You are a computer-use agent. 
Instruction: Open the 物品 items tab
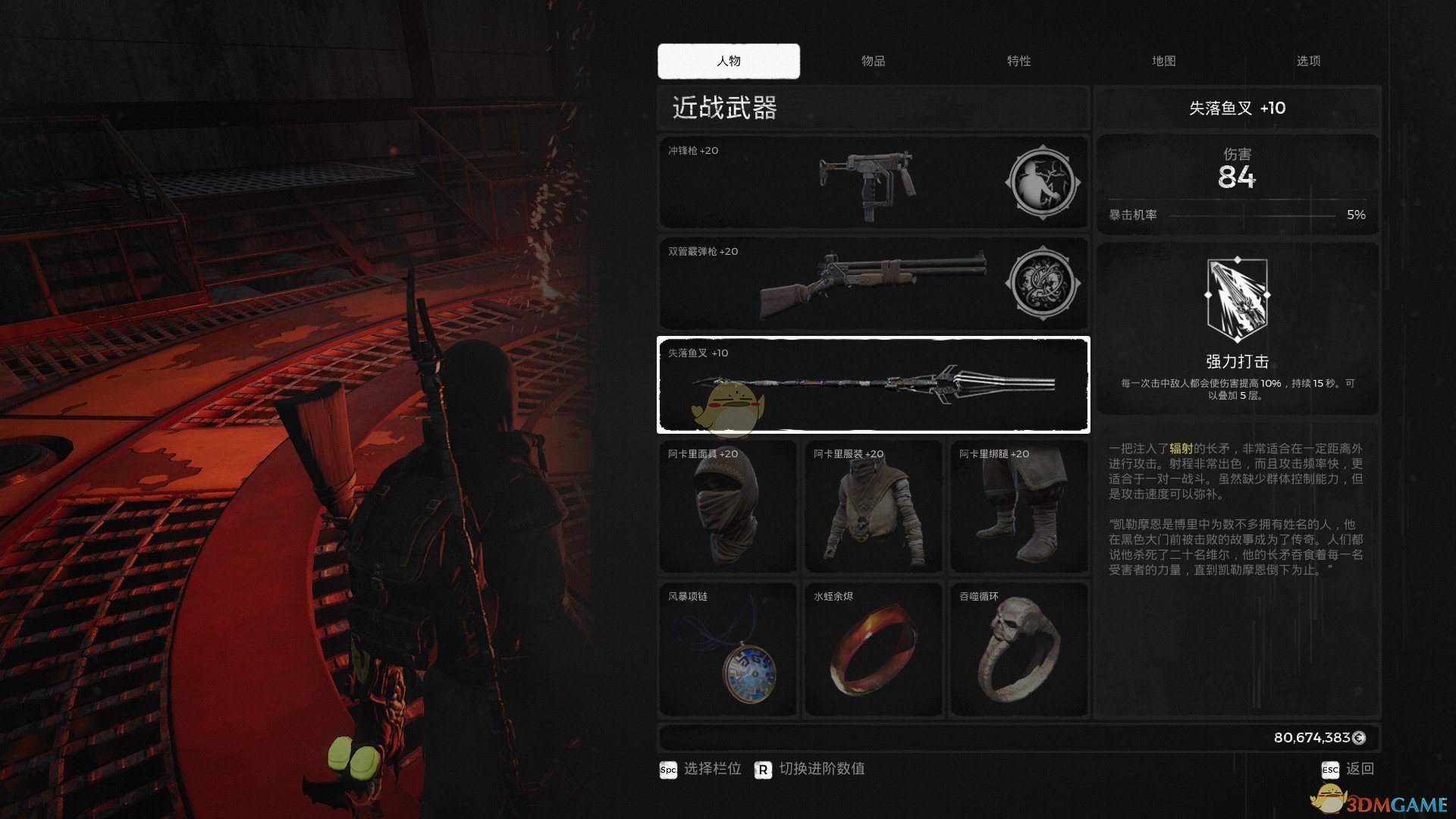(873, 61)
